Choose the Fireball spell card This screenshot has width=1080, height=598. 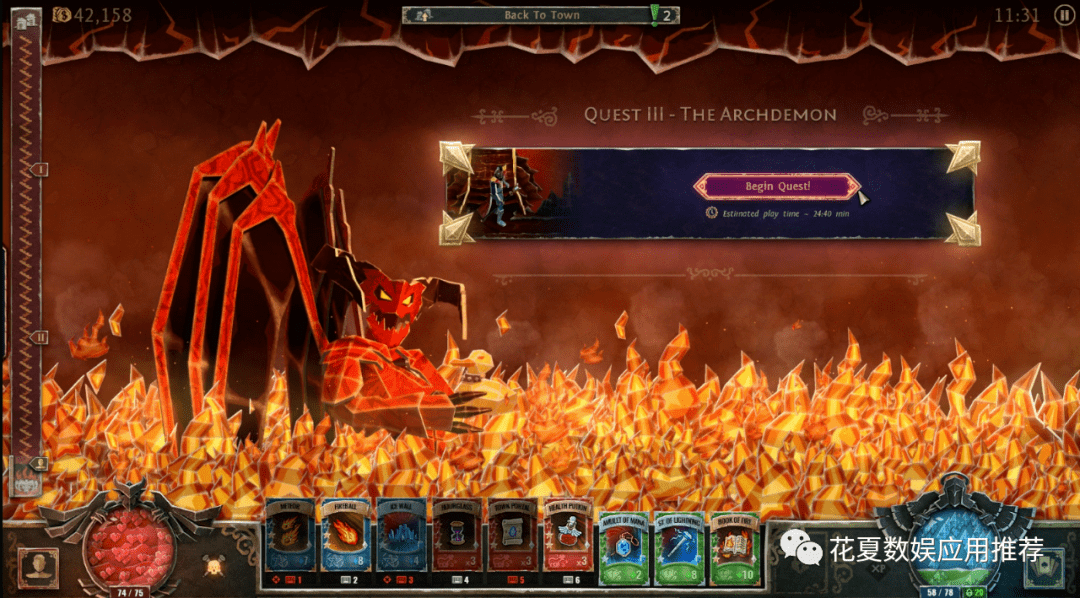point(345,541)
